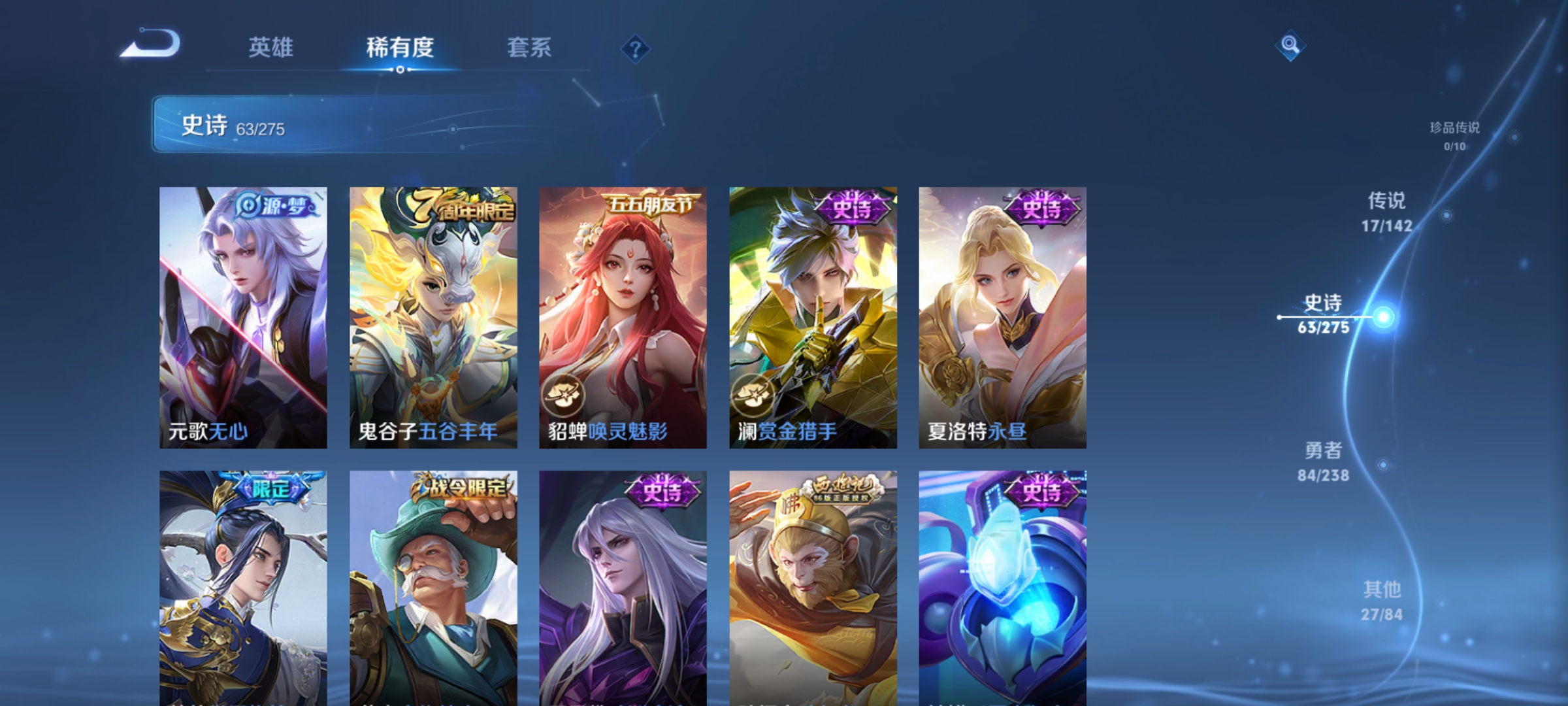Switch to the 套系 tab
1568x706 pixels.
[530, 48]
